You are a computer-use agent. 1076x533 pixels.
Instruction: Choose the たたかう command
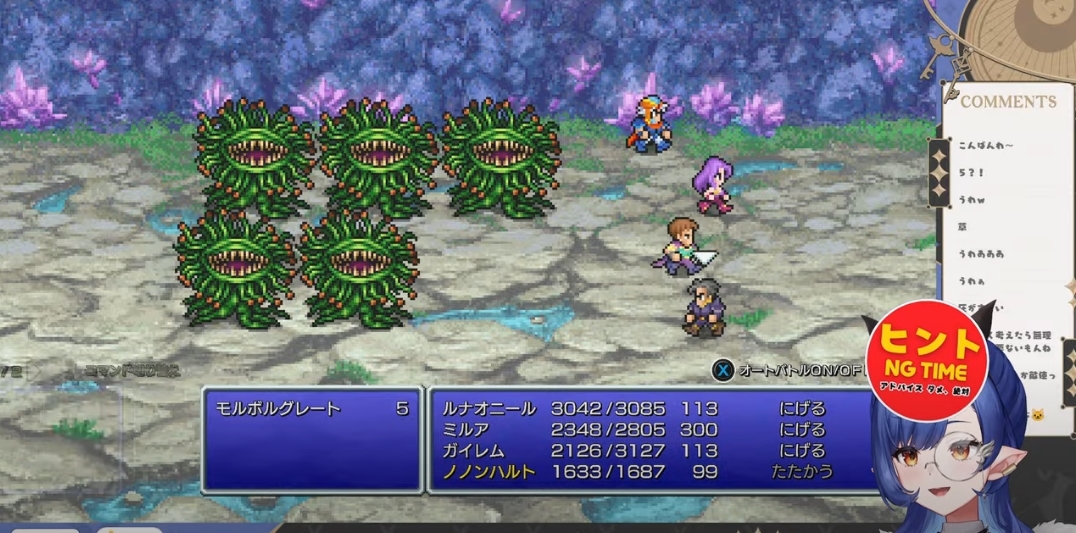click(x=802, y=472)
